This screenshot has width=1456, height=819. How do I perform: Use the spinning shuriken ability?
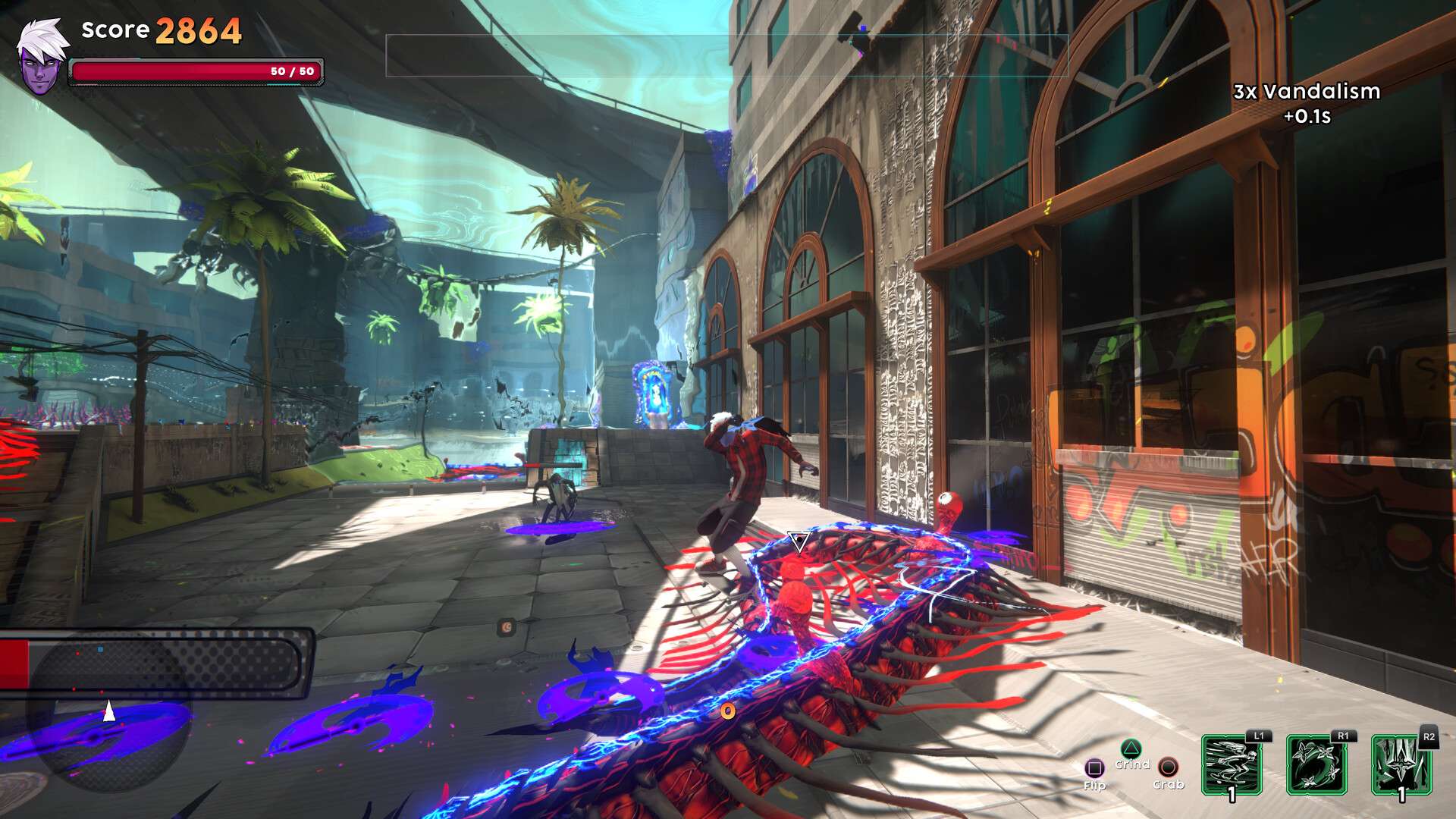(x=1316, y=764)
